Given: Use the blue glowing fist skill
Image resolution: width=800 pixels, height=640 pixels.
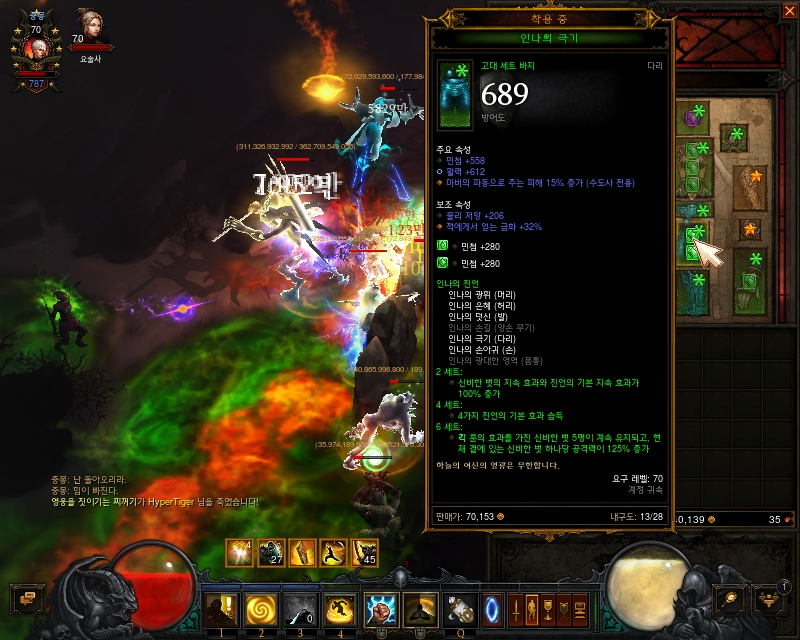Looking at the screenshot, I should 382,607.
